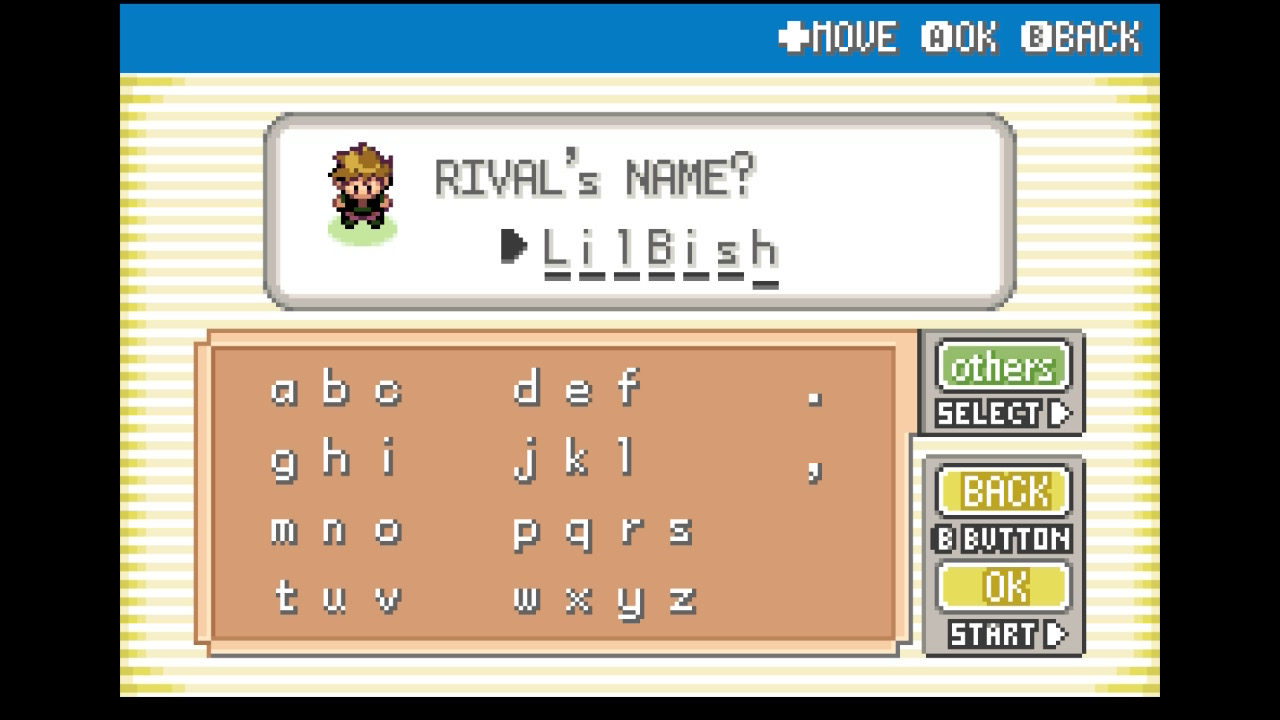This screenshot has height=720, width=1280.
Task: Click the LilBish name entry field
Action: (x=659, y=250)
